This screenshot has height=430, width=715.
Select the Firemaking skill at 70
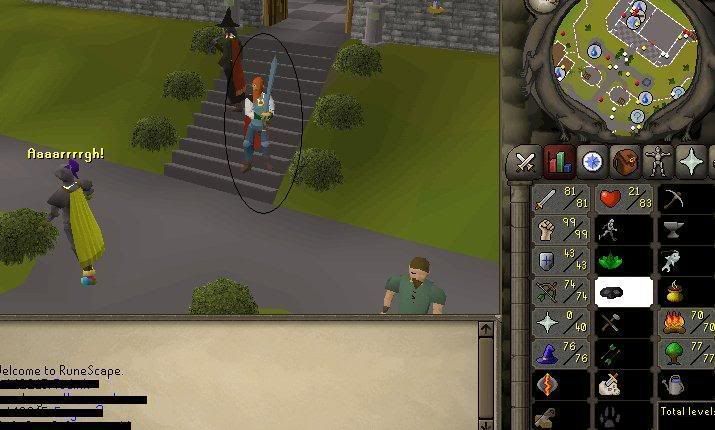coord(686,323)
